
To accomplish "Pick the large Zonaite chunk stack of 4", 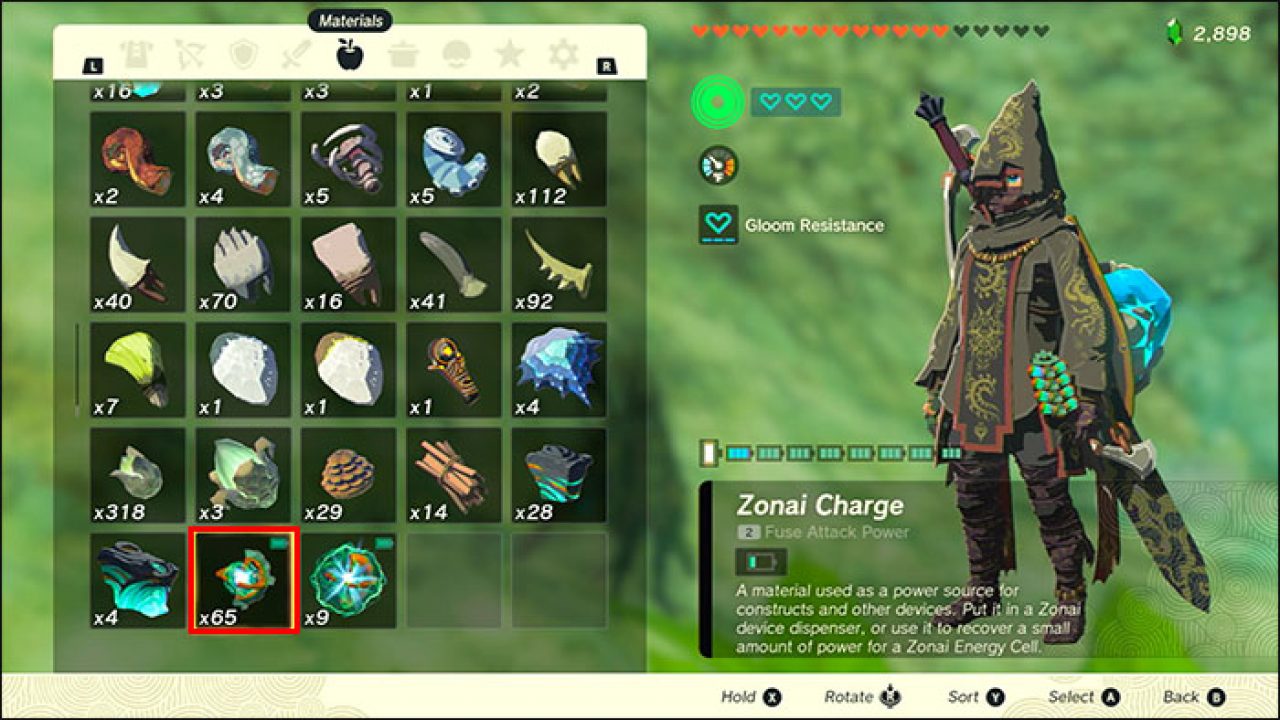I will tap(137, 580).
